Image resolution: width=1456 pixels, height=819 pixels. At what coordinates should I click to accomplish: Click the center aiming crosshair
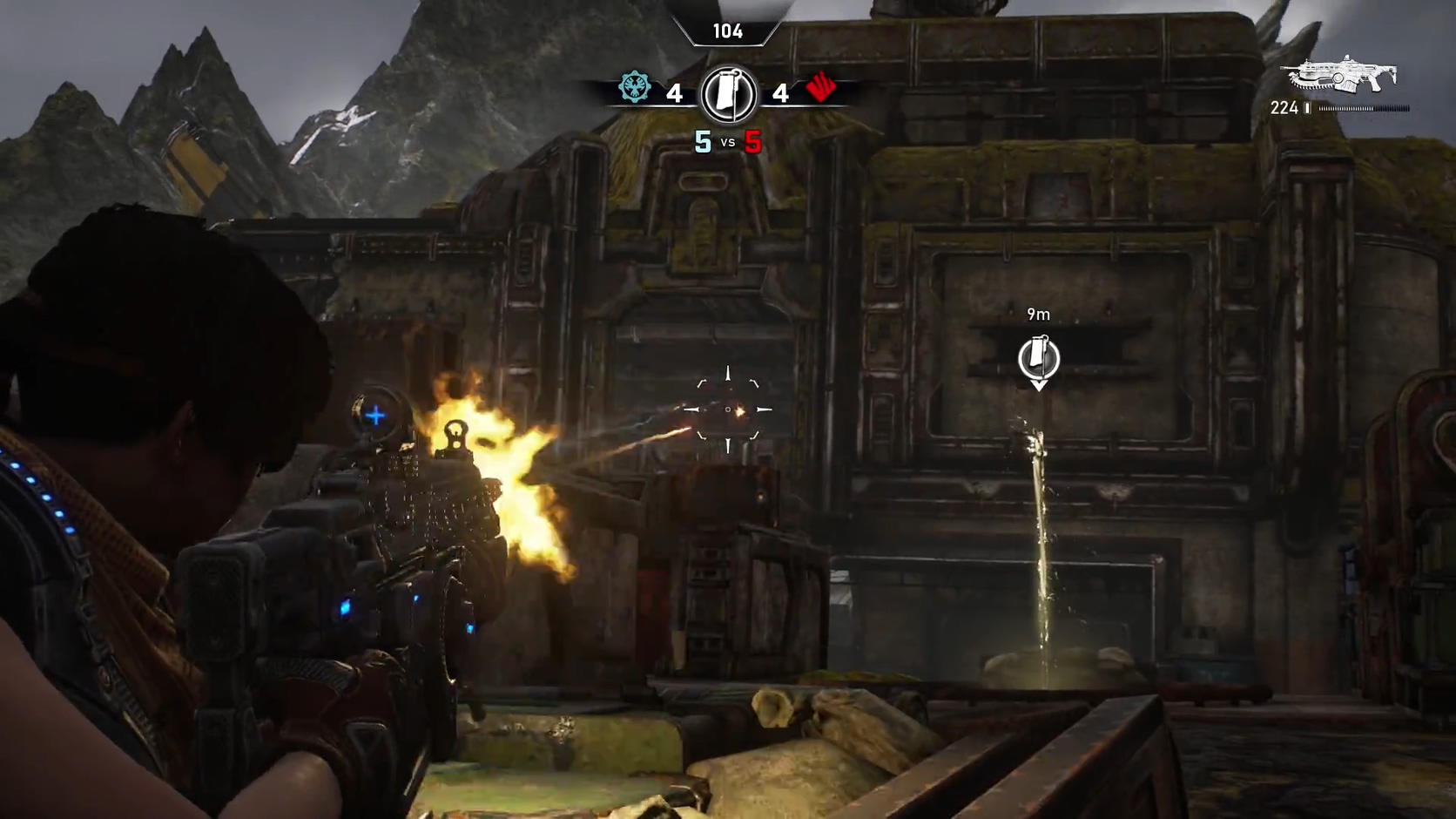point(727,409)
